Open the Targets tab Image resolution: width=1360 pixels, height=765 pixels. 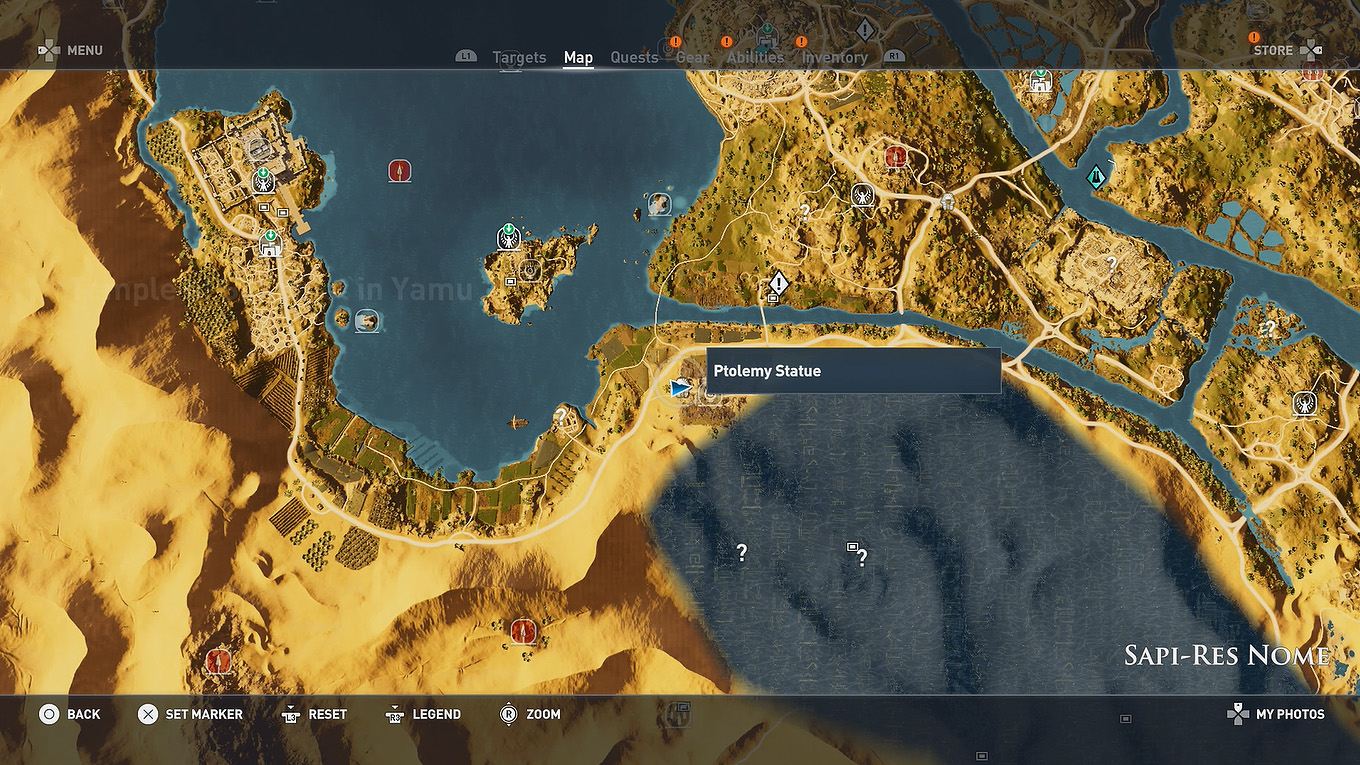(519, 57)
